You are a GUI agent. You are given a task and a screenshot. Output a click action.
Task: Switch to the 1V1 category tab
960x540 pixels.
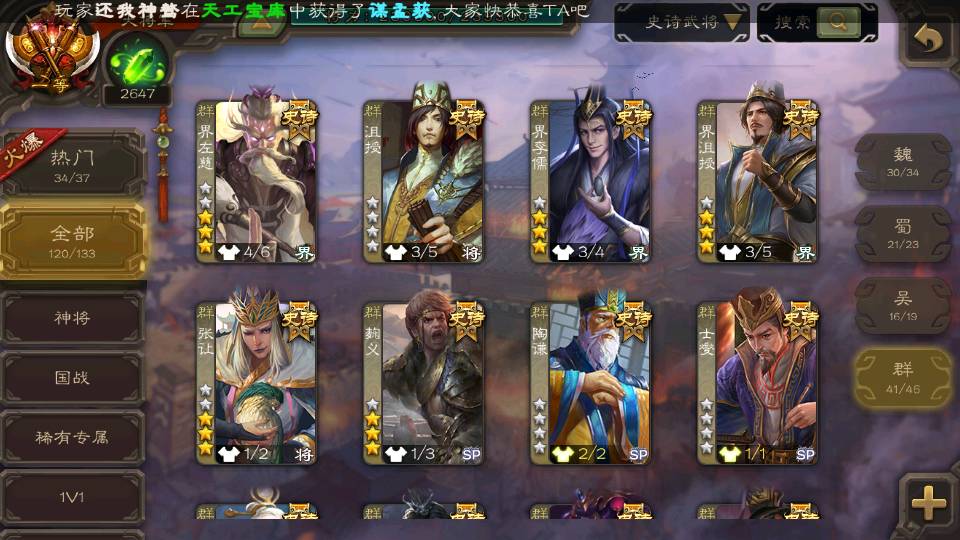tap(73, 496)
